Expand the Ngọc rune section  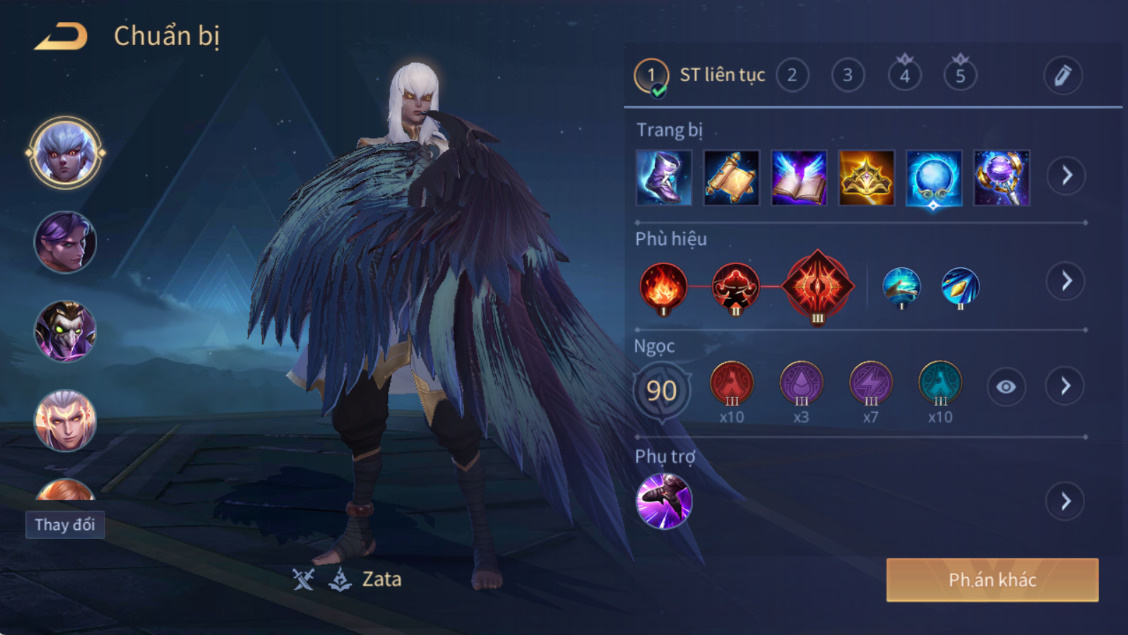pyautogui.click(x=1066, y=386)
